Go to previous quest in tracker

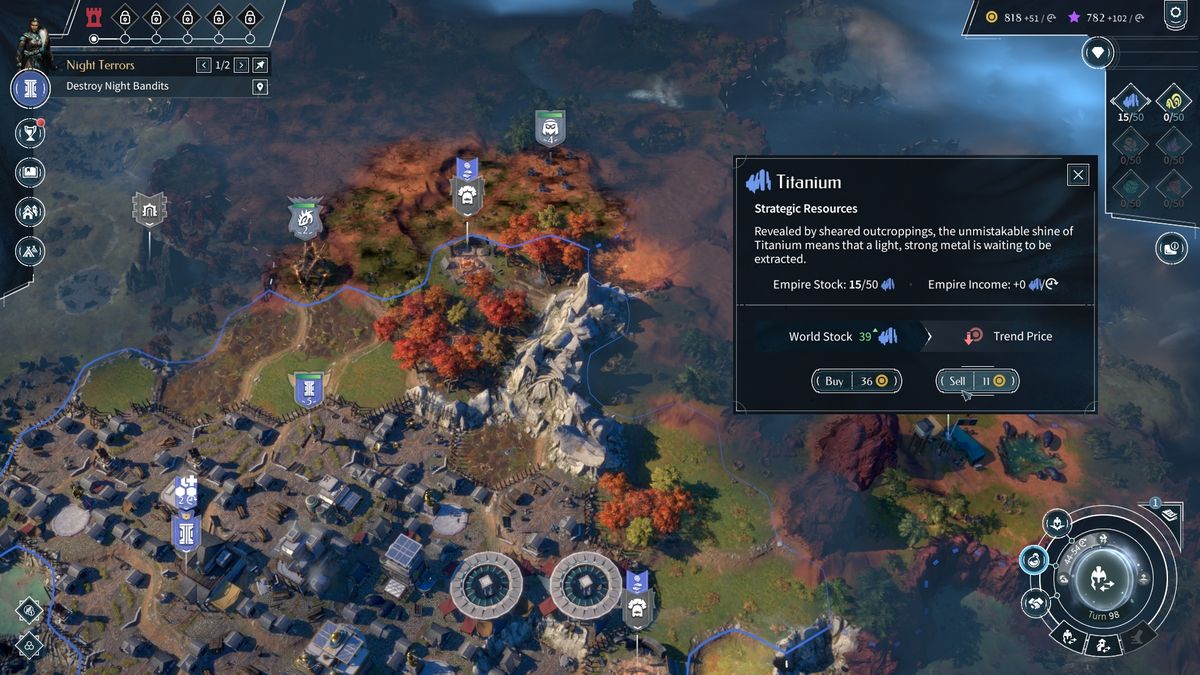[204, 65]
